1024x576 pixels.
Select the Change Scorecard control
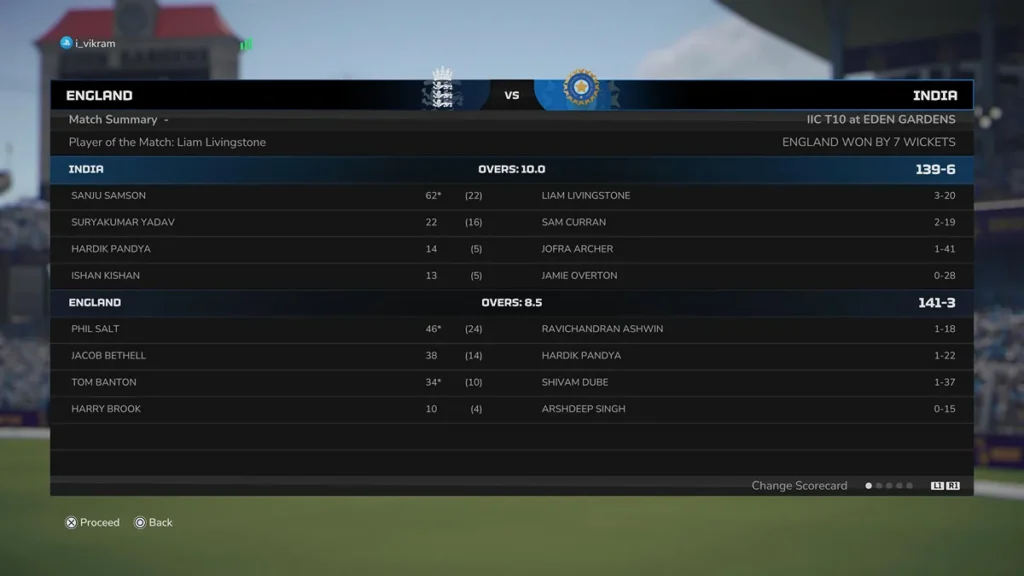[x=800, y=486]
